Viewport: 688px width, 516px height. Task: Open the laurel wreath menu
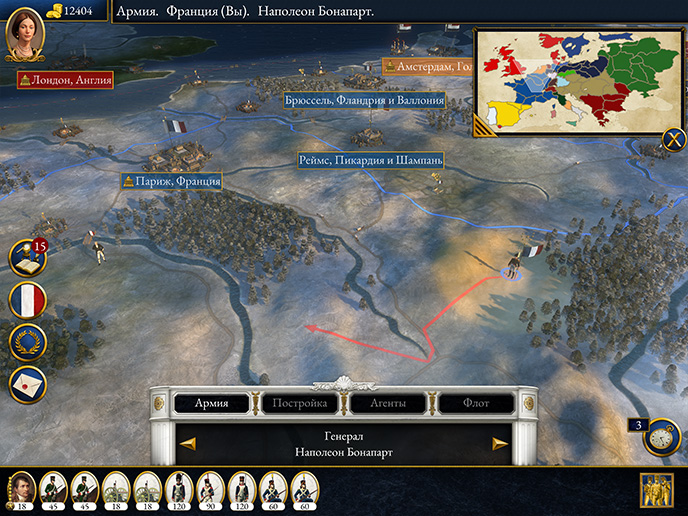click(x=28, y=343)
